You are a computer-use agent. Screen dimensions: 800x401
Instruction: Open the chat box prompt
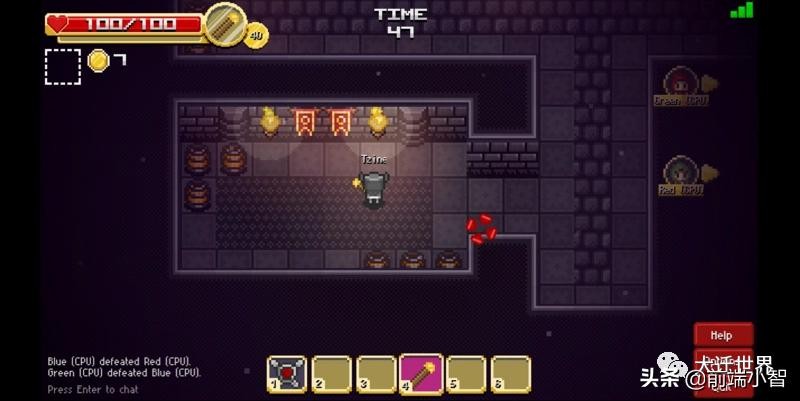[x=93, y=389]
